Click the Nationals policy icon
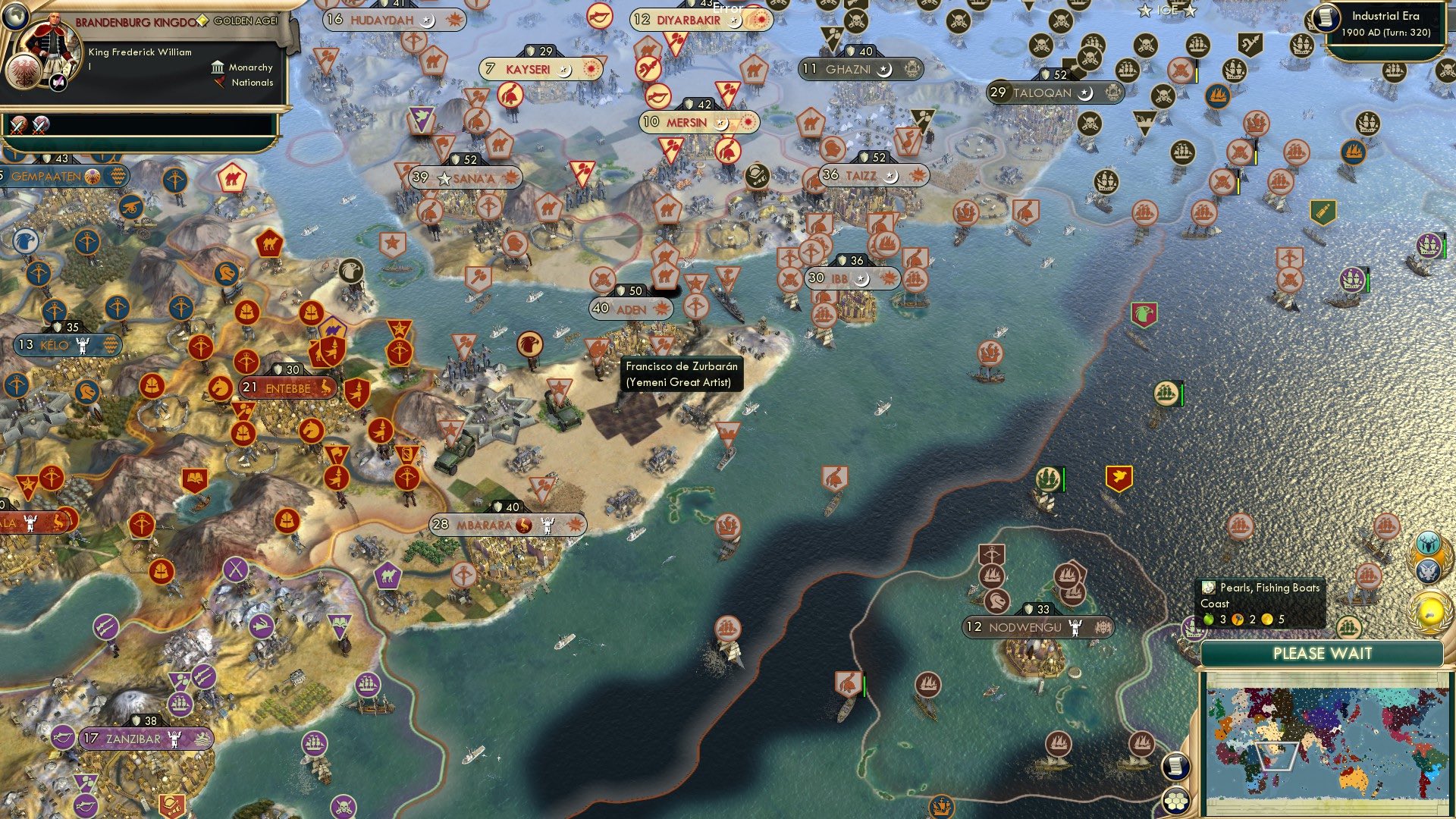Viewport: 1456px width, 819px height. point(221,83)
